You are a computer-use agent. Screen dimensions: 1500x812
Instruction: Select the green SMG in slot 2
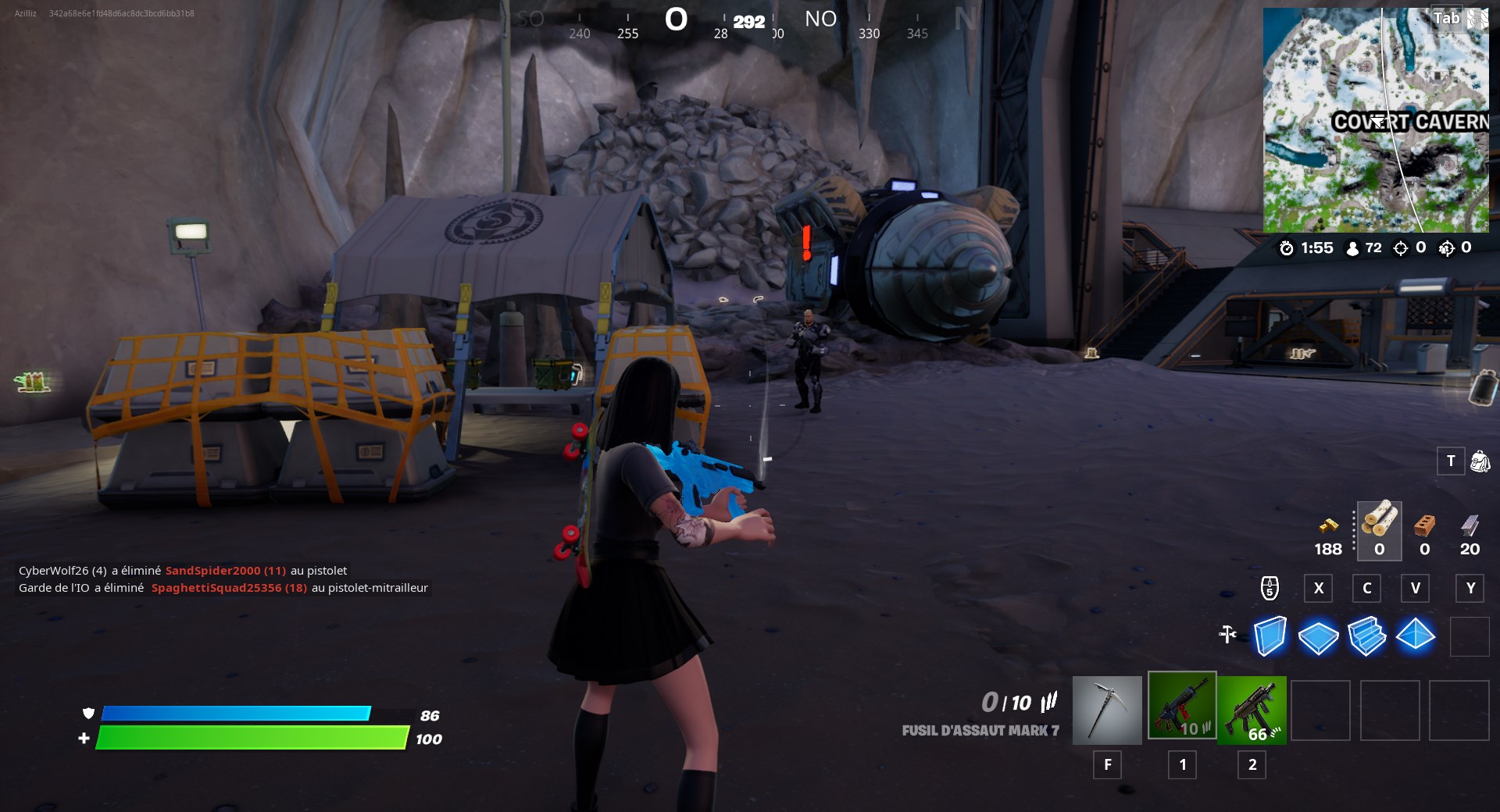(1251, 710)
